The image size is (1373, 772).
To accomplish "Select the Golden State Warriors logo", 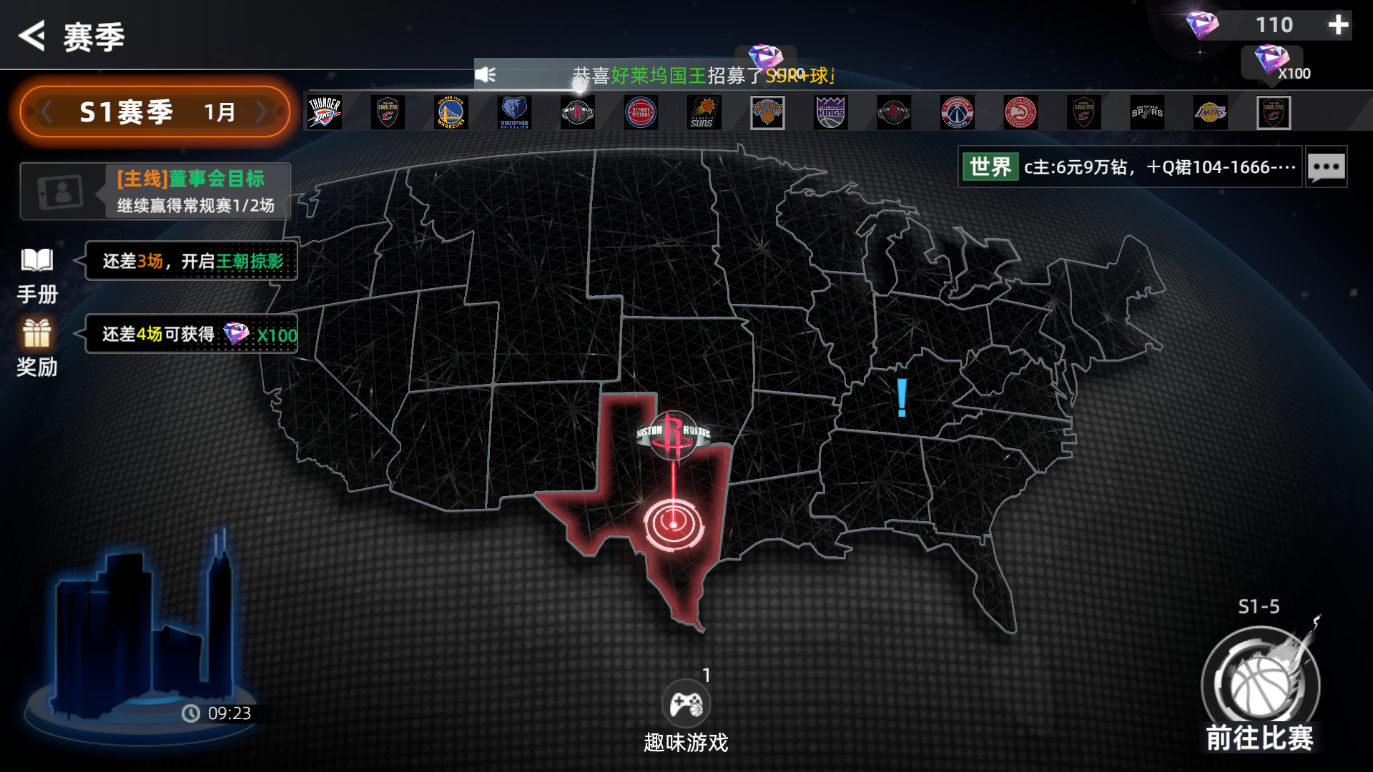I will pos(451,113).
